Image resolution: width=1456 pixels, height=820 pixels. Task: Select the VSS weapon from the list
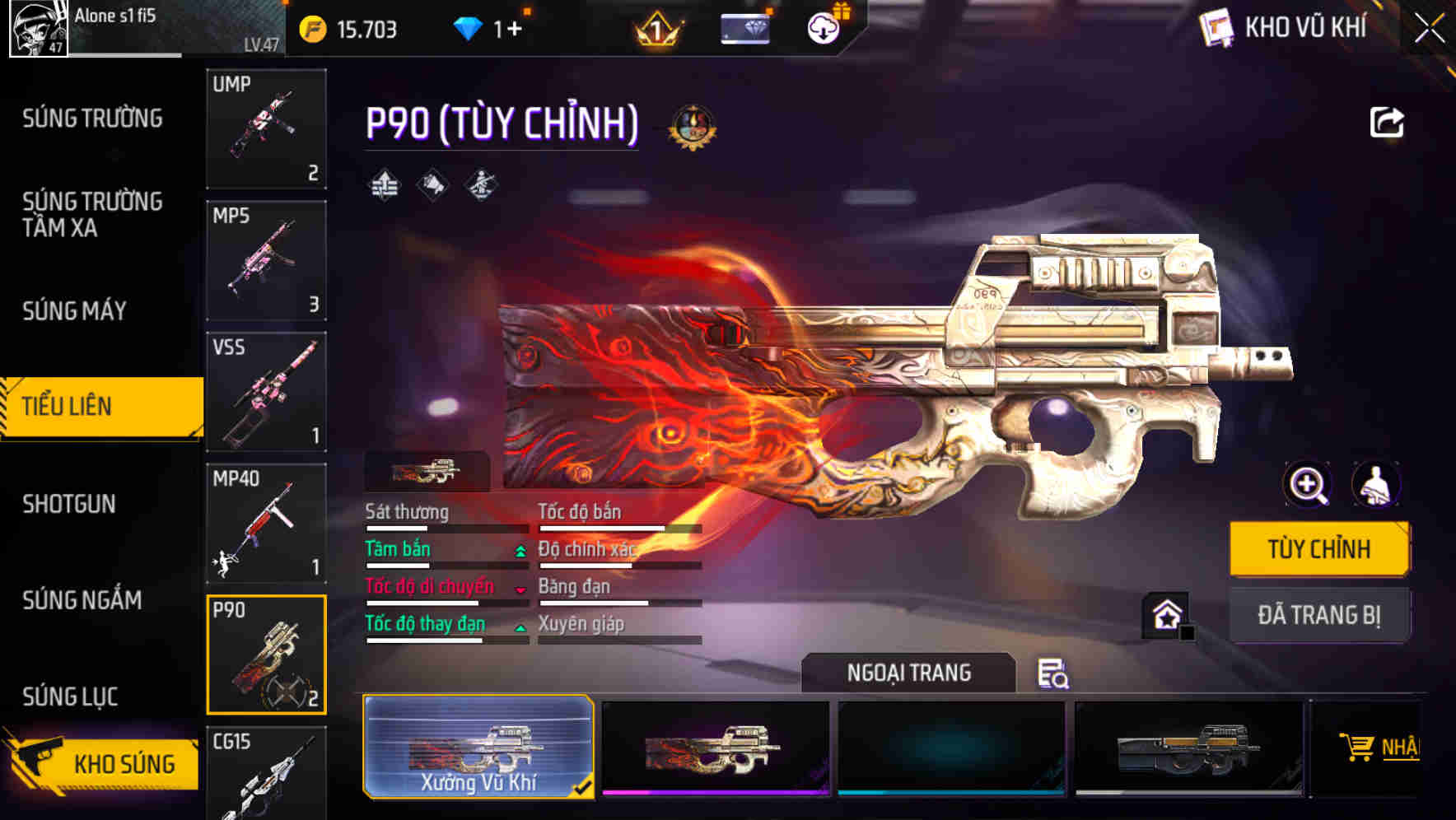[265, 393]
